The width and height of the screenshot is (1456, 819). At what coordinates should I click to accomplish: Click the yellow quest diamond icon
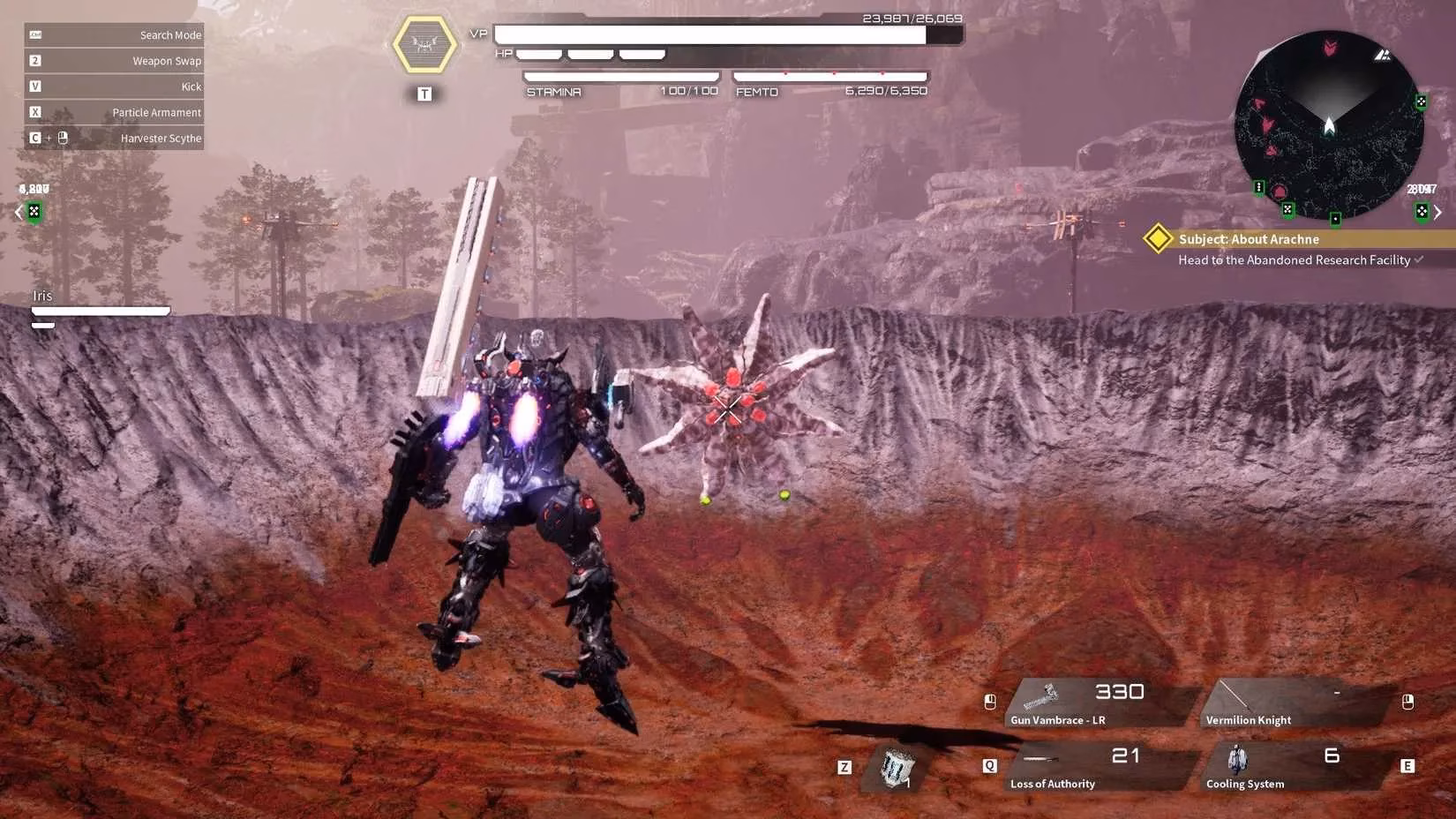[1157, 238]
